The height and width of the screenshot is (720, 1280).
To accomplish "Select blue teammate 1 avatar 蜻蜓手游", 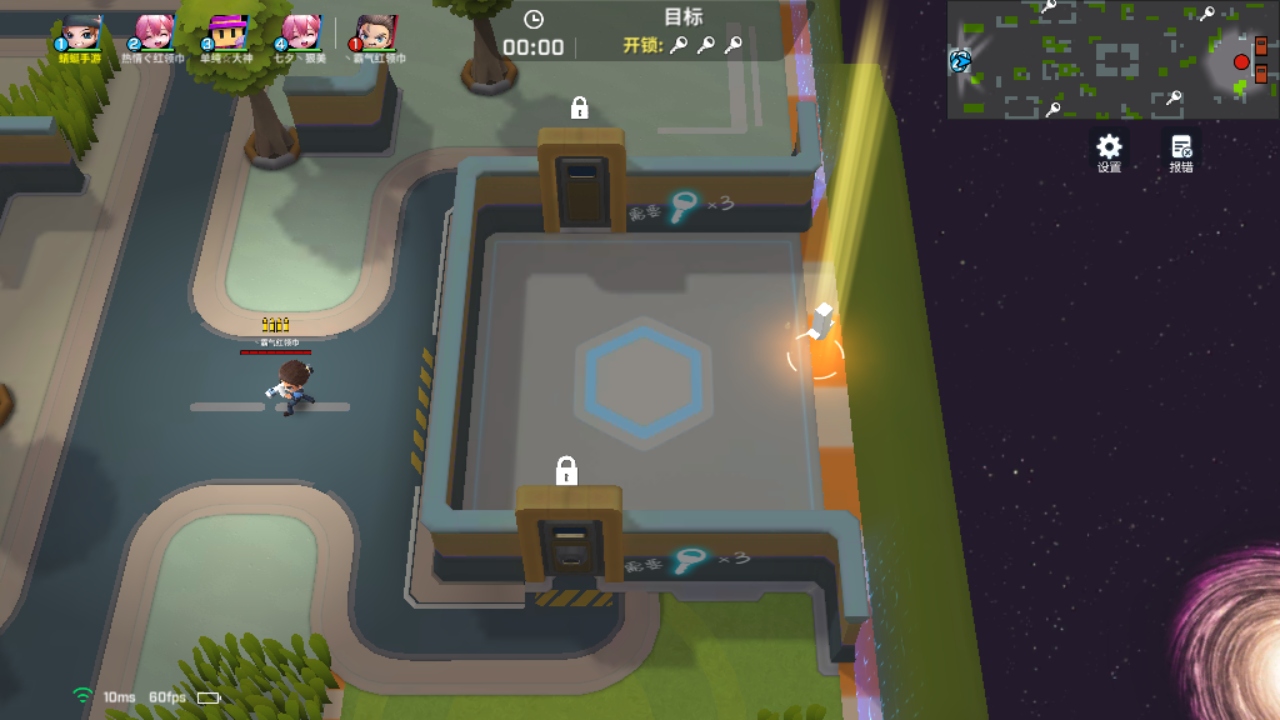I will pos(81,34).
